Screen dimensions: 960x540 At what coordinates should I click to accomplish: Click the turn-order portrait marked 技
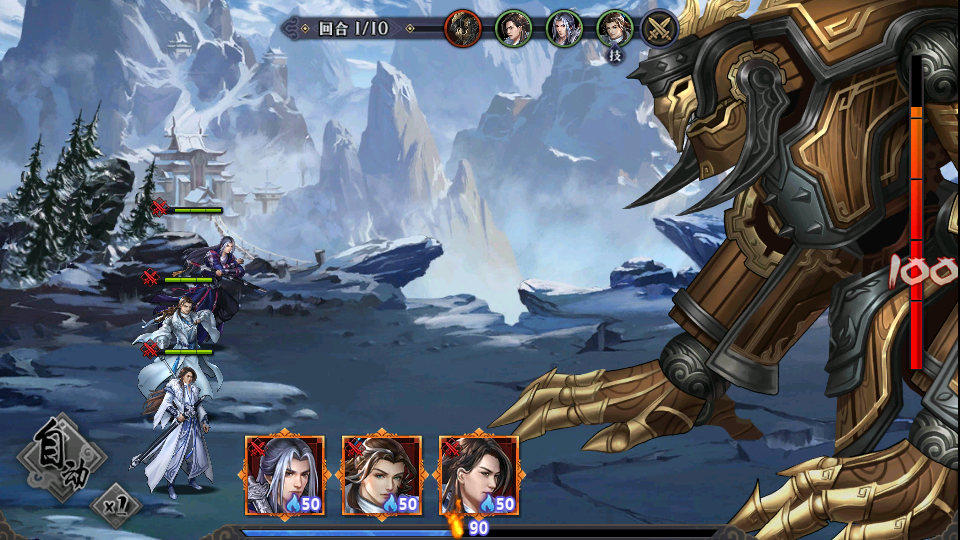coord(614,29)
